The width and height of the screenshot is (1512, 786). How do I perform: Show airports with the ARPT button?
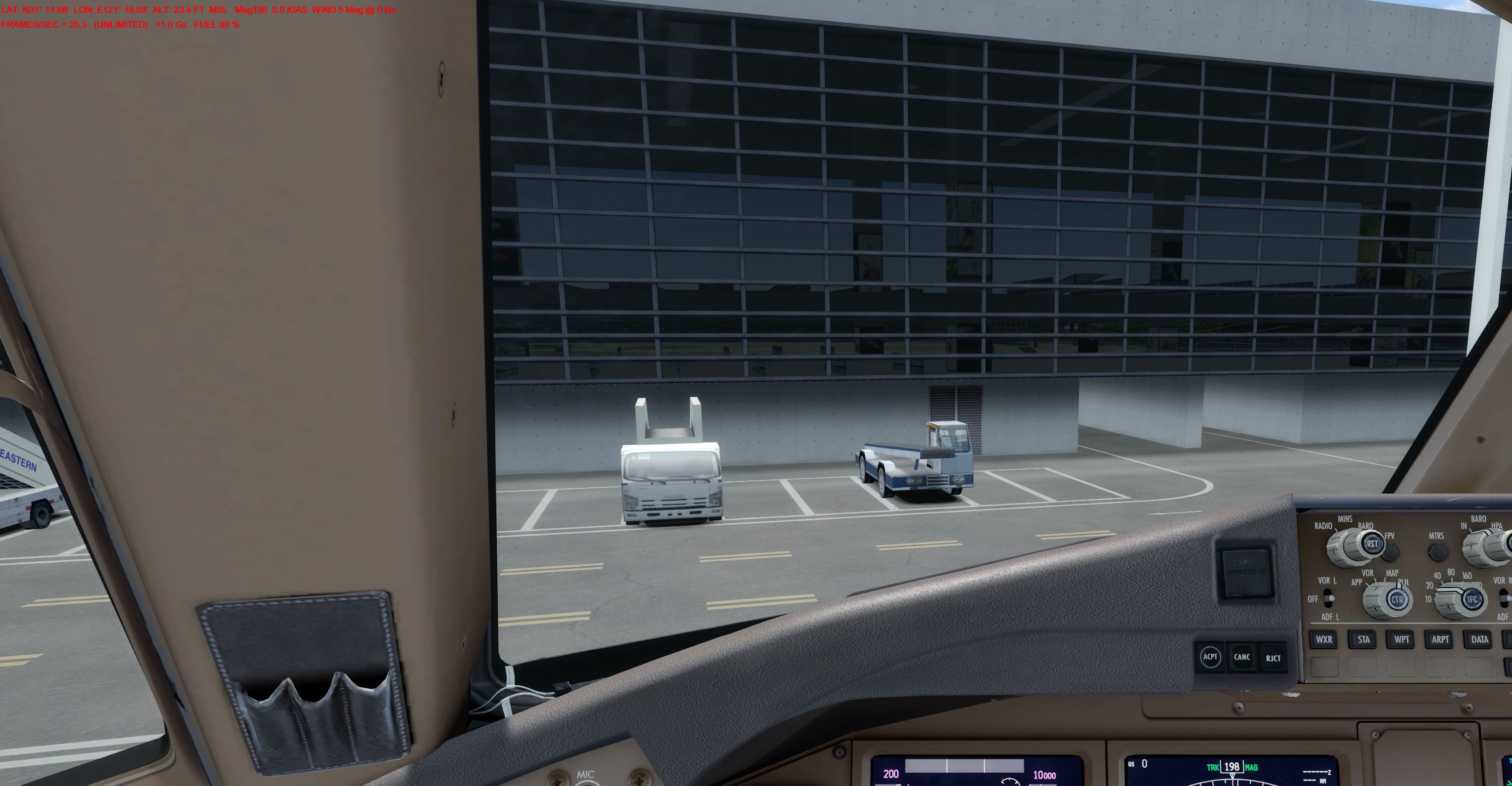pos(1440,639)
